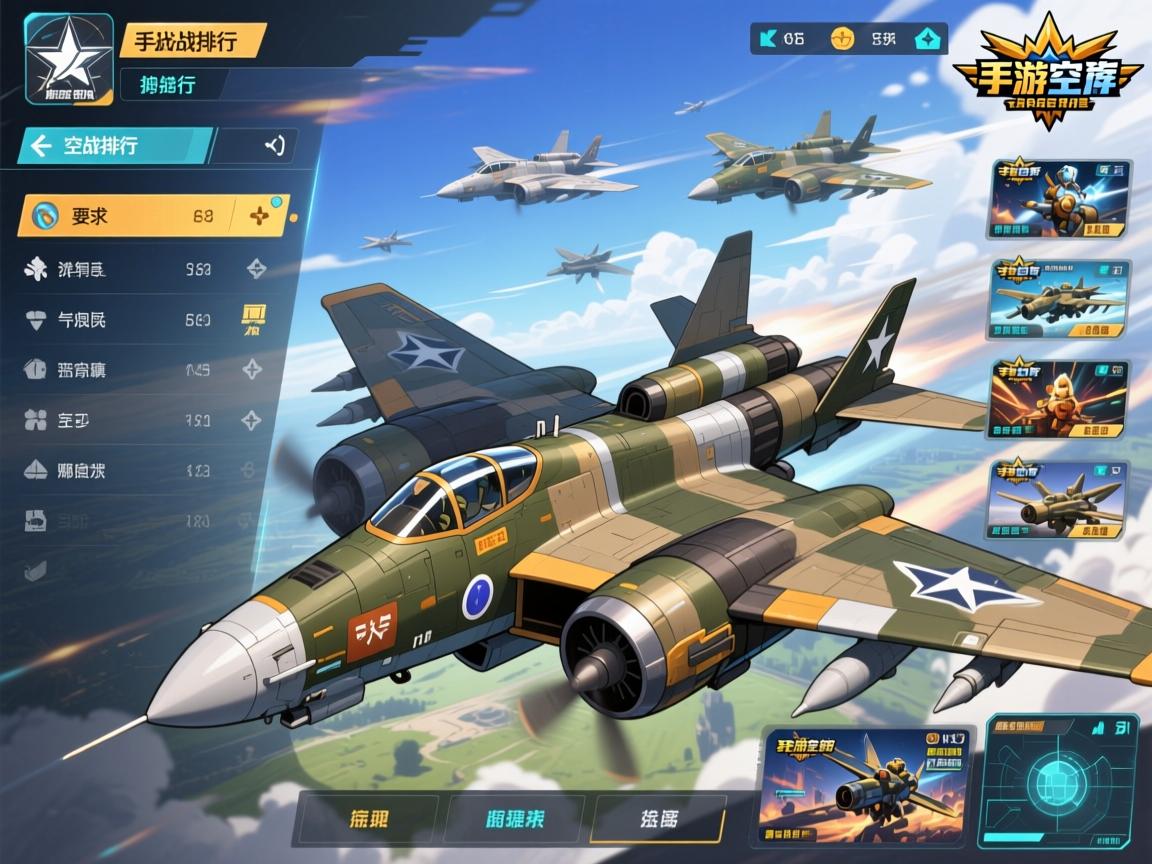Open the large jet engine plane banner

[x=865, y=783]
